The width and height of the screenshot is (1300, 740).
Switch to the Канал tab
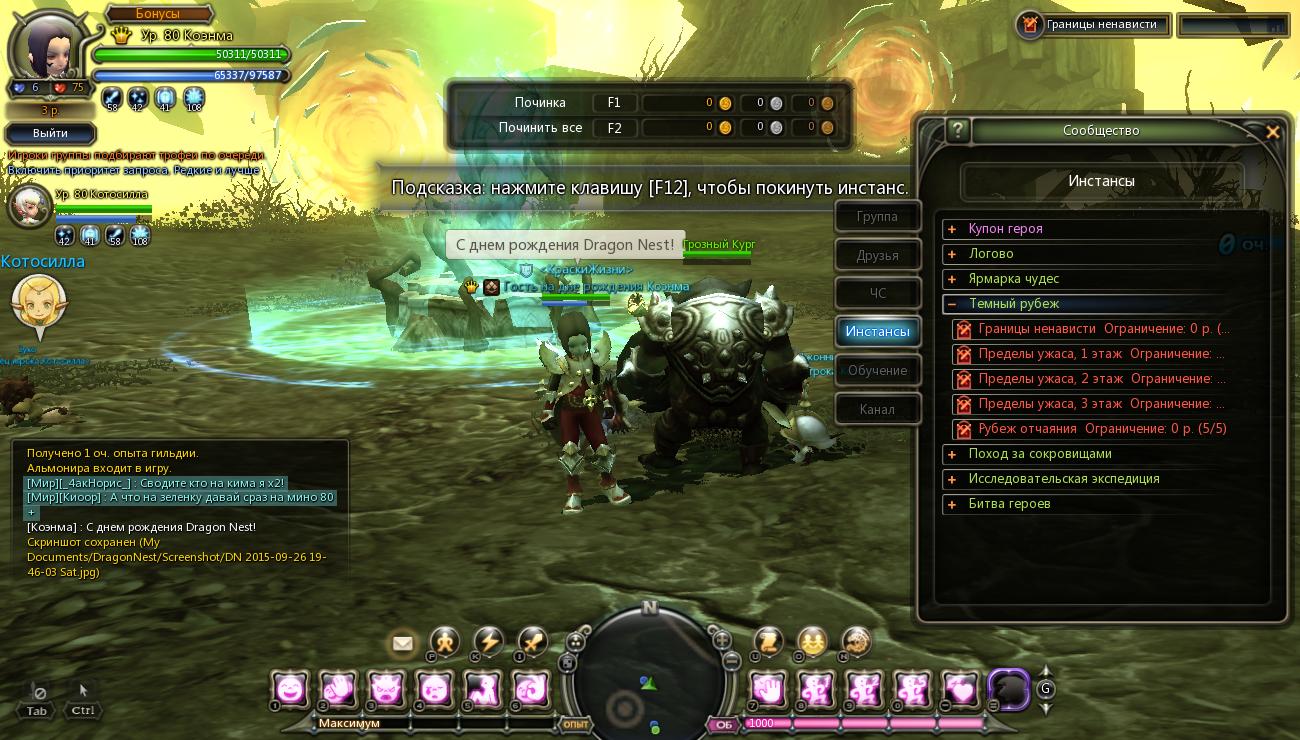pyautogui.click(x=877, y=409)
